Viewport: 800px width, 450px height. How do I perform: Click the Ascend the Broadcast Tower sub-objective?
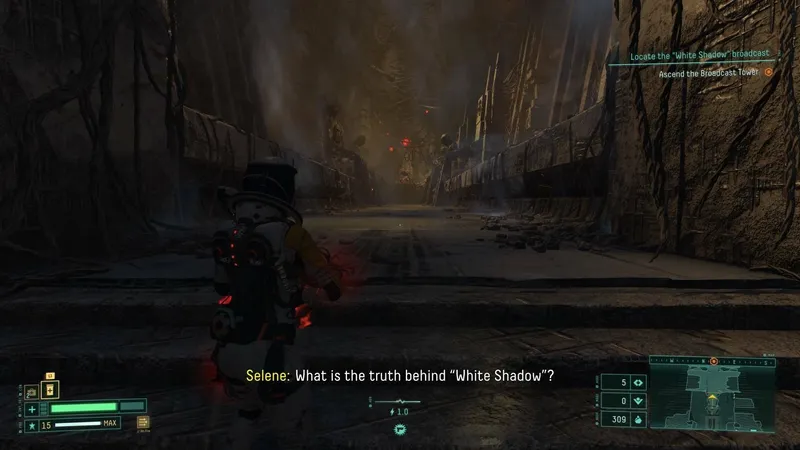708,72
